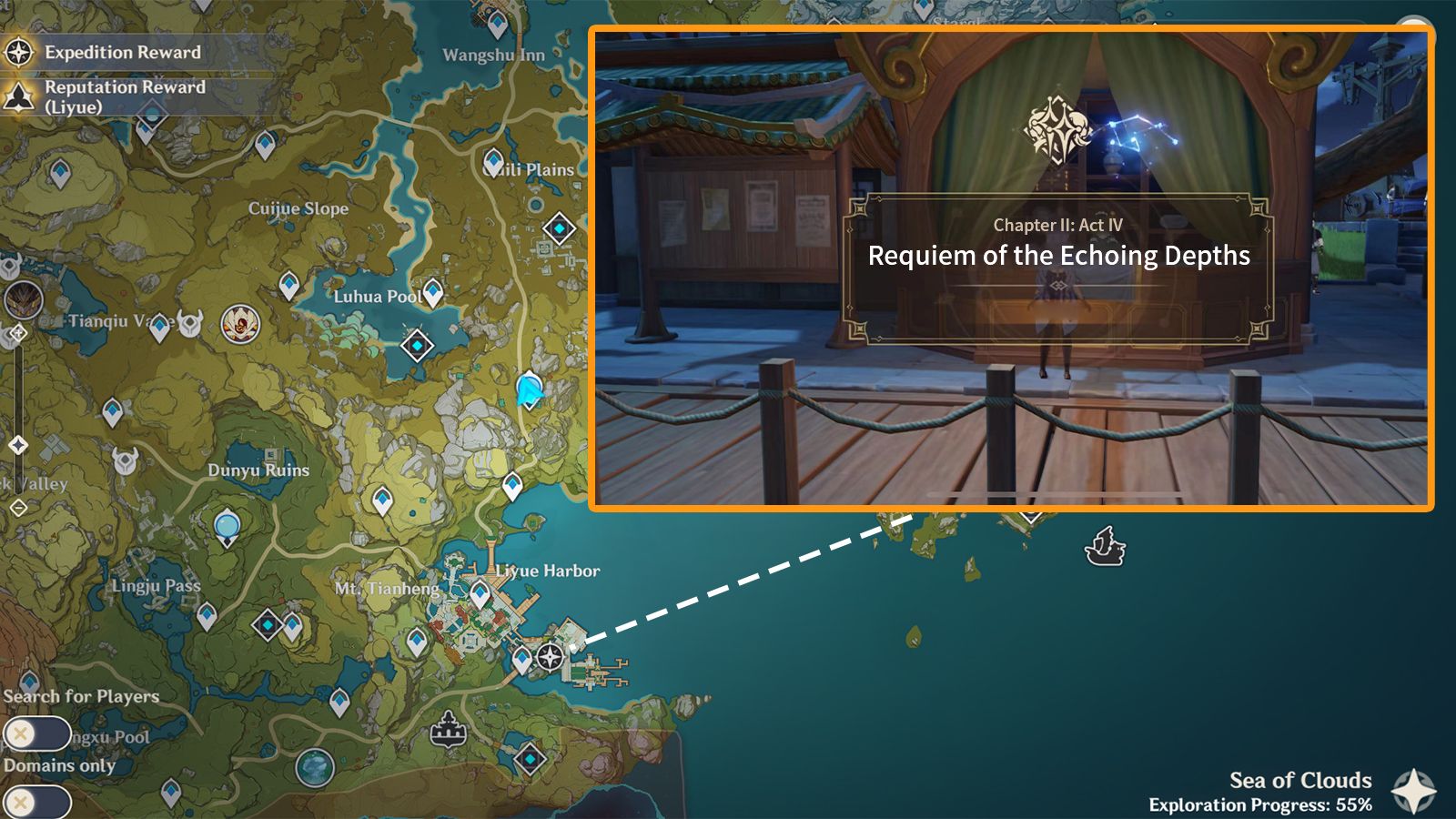Select the teleport waypoint below Luhua Pool
The height and width of the screenshot is (819, 1456).
(x=434, y=293)
